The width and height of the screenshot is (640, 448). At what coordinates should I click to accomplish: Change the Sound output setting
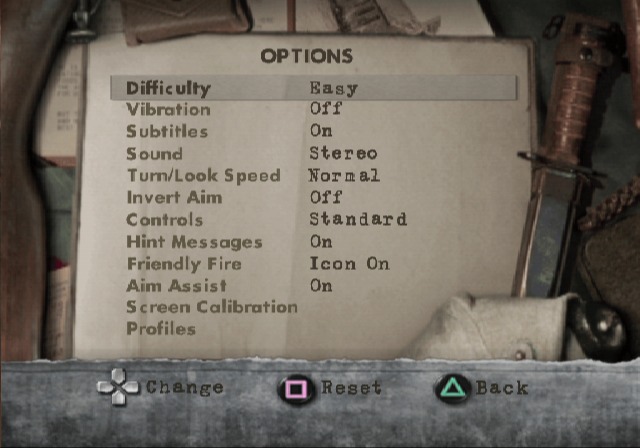154,154
